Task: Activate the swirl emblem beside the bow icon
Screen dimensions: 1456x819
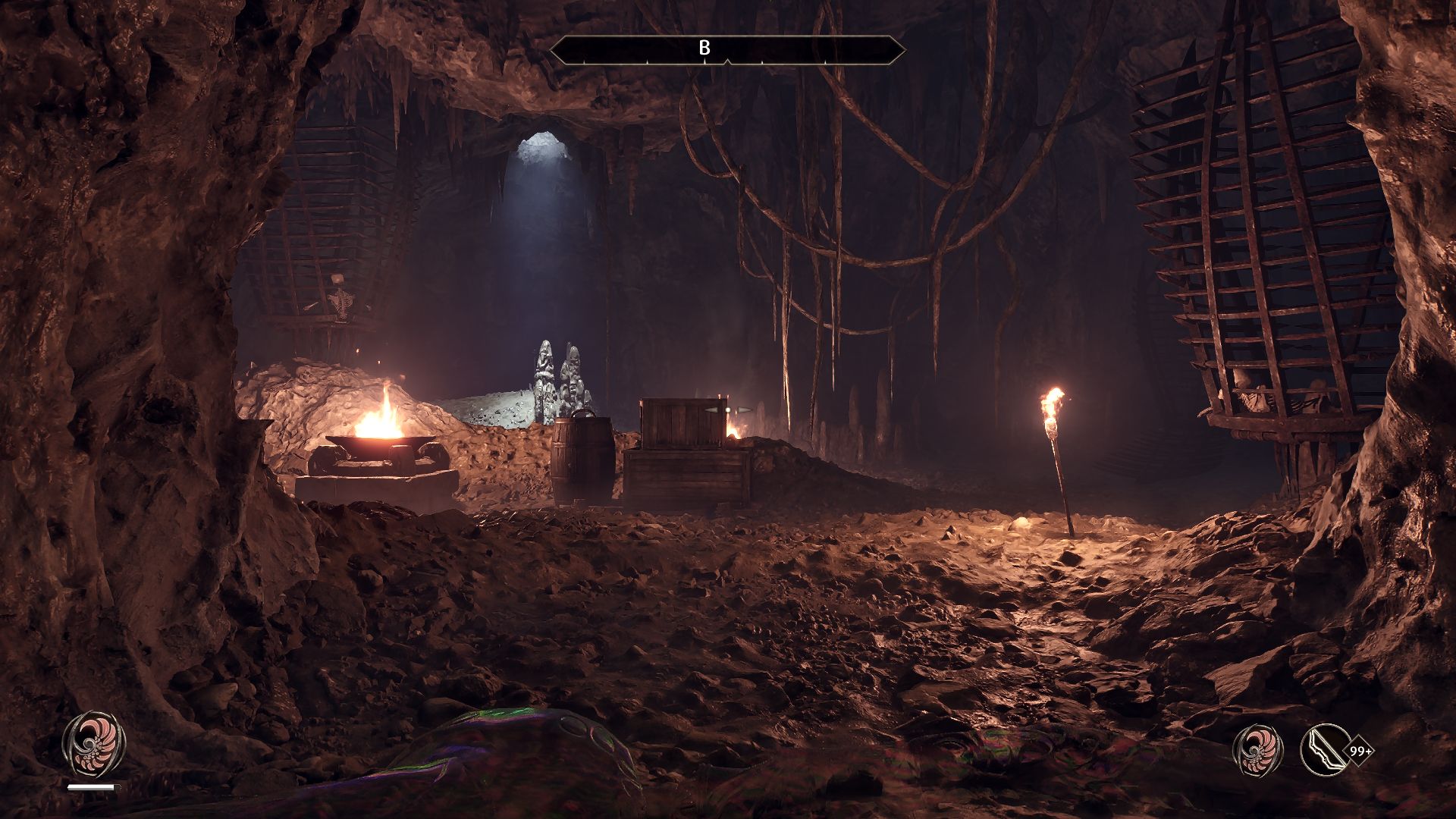Action: 1258,750
